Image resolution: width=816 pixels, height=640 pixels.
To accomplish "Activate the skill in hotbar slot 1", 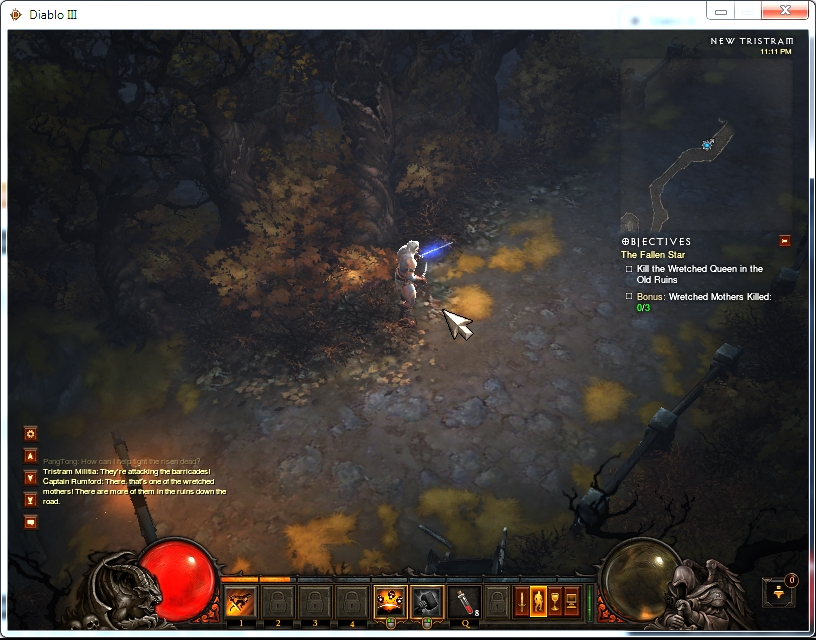I will [x=240, y=600].
